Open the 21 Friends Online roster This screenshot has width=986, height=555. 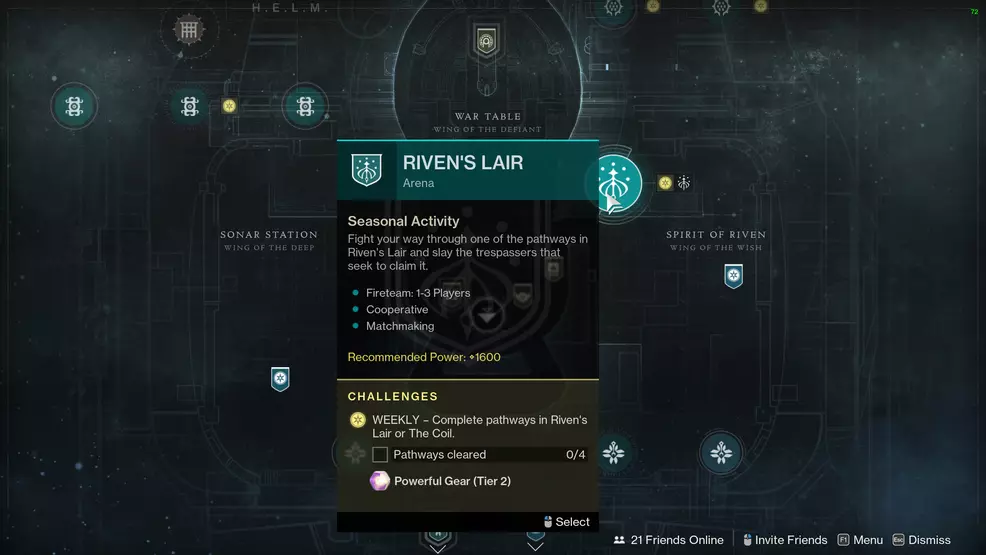tap(668, 540)
